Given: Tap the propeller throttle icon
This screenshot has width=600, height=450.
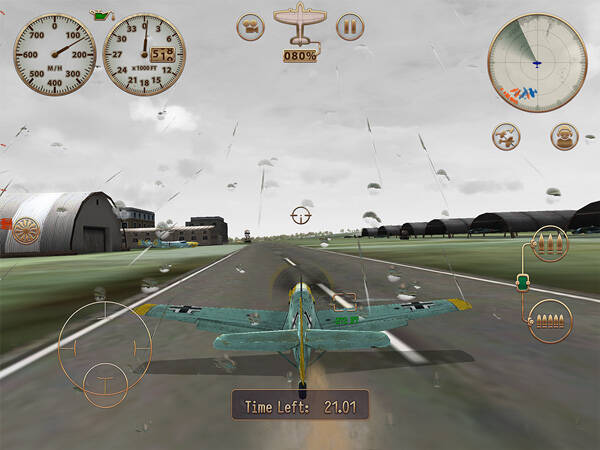Looking at the screenshot, I should coord(26,235).
